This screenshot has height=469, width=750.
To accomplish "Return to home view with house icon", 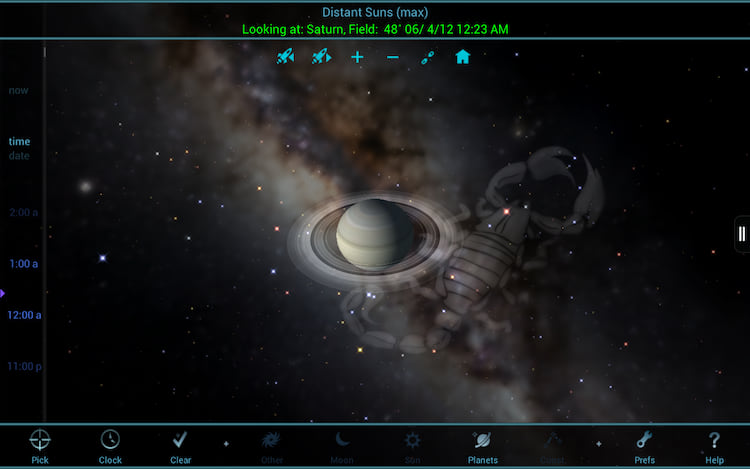I will [x=462, y=57].
